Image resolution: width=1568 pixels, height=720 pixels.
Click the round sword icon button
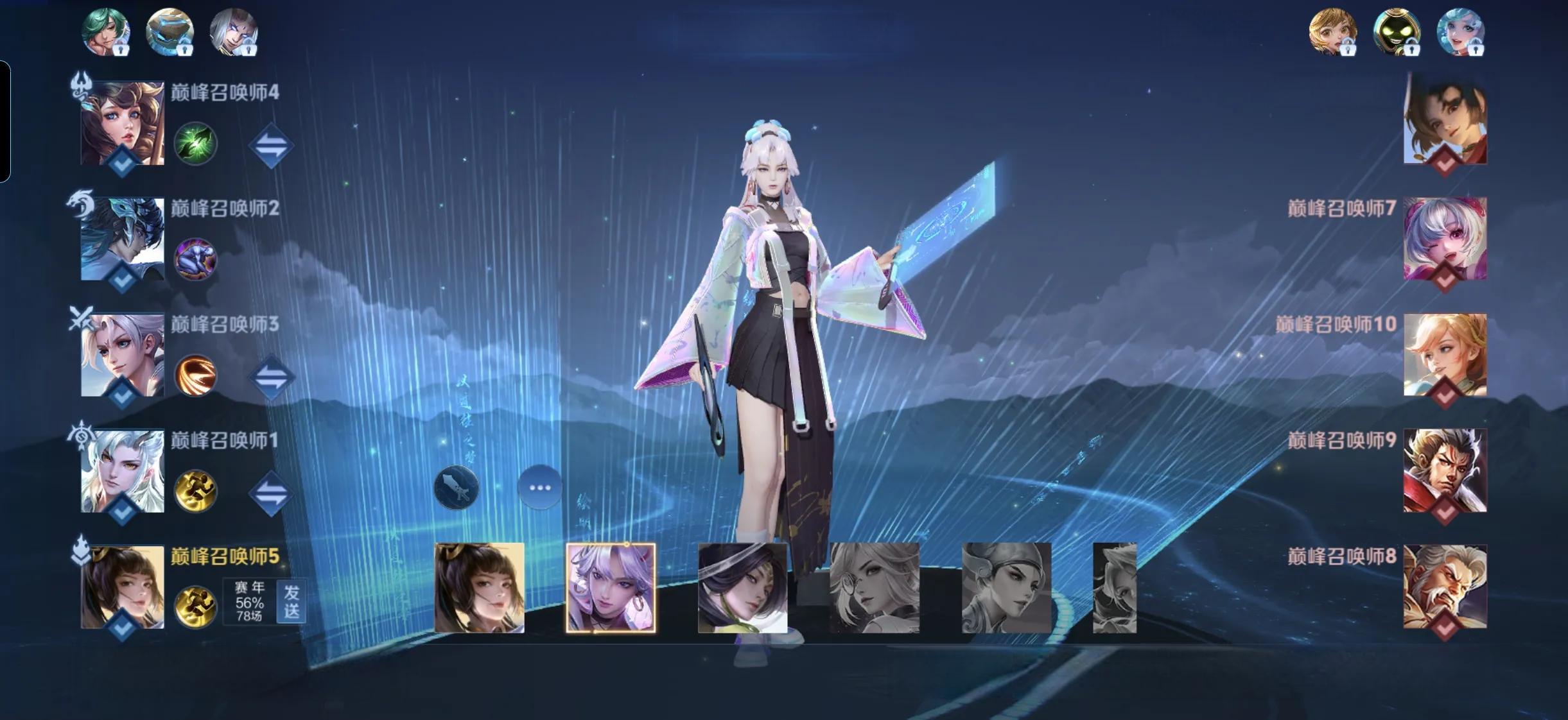tap(456, 488)
